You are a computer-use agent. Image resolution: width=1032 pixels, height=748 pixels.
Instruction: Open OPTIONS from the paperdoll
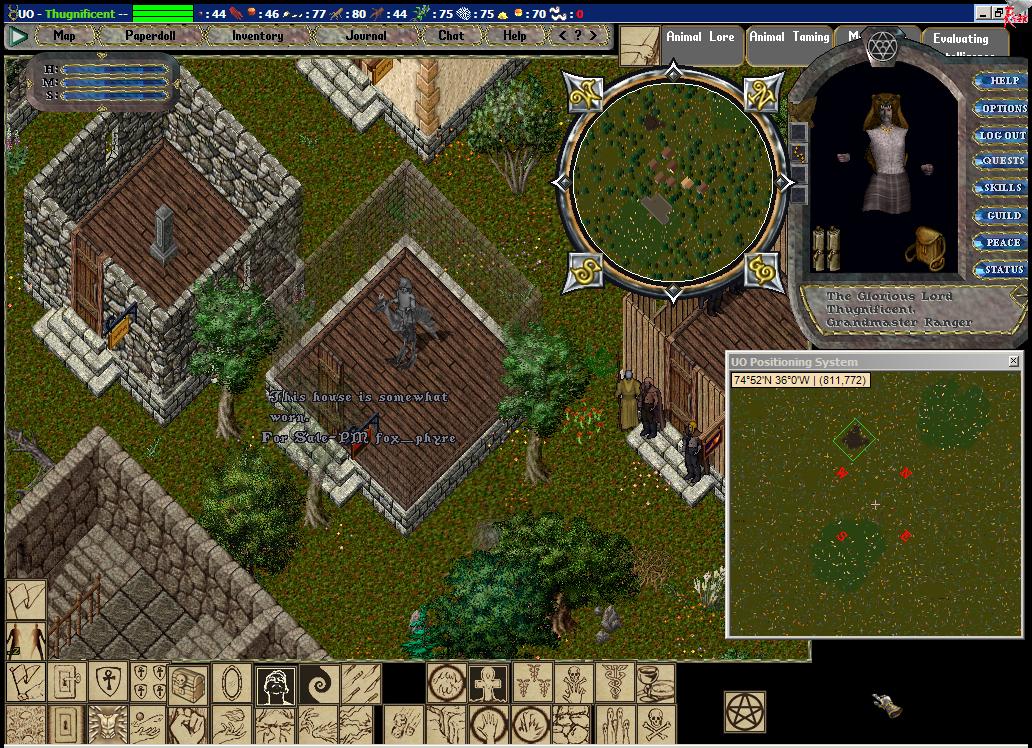coord(1003,108)
